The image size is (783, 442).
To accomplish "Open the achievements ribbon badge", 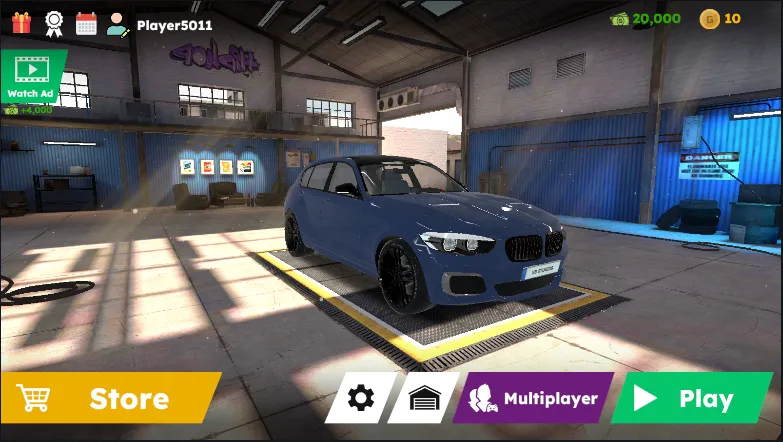I will click(x=54, y=22).
